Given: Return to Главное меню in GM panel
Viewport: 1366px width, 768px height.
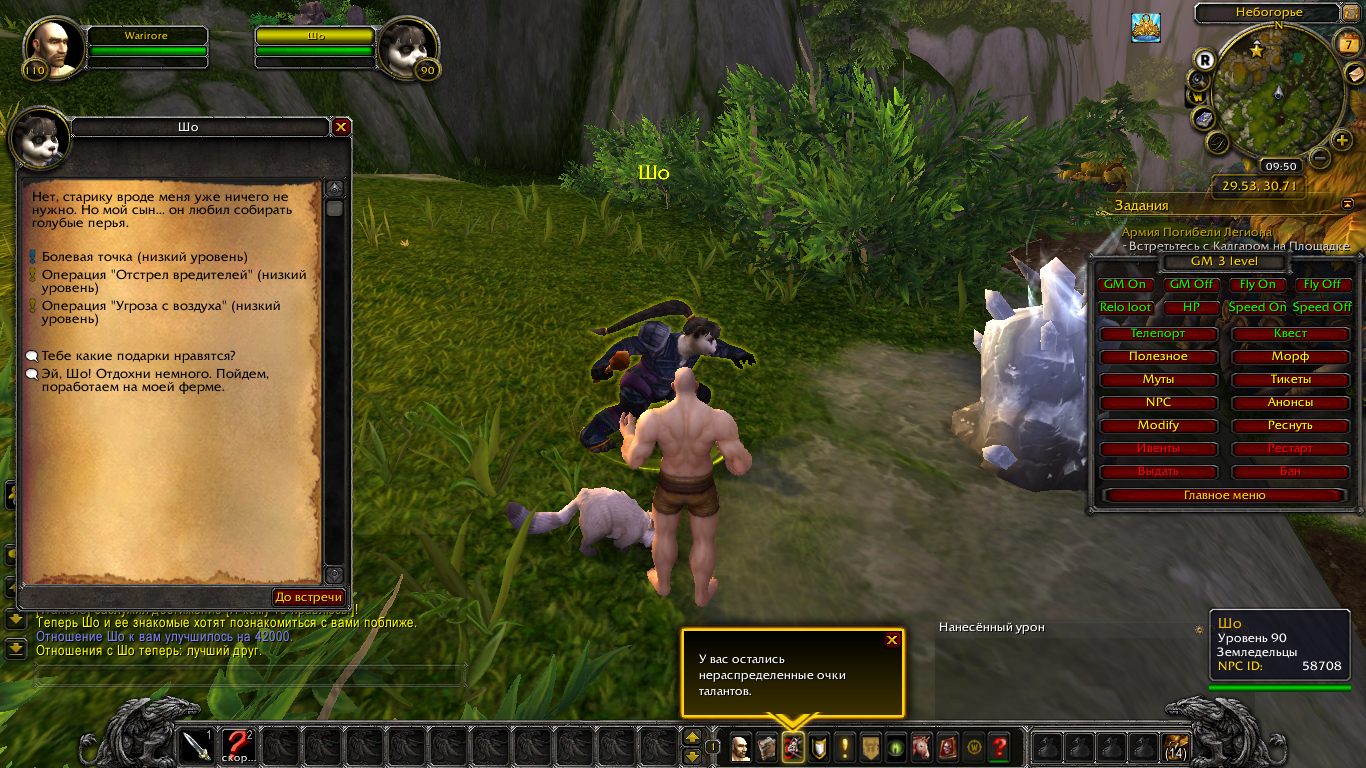Looking at the screenshot, I should click(x=1224, y=495).
